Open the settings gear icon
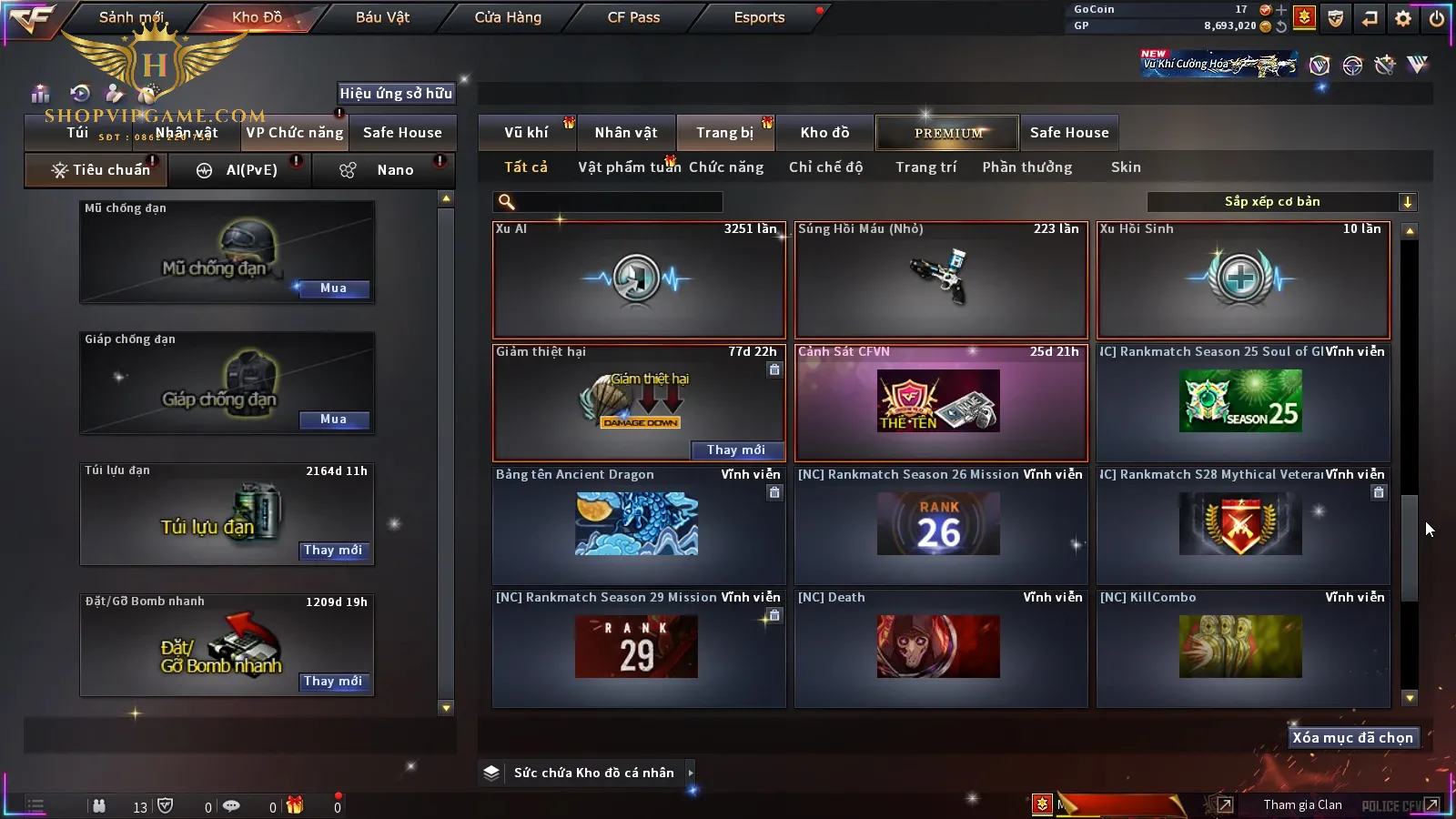The image size is (1456, 819). point(1403,18)
